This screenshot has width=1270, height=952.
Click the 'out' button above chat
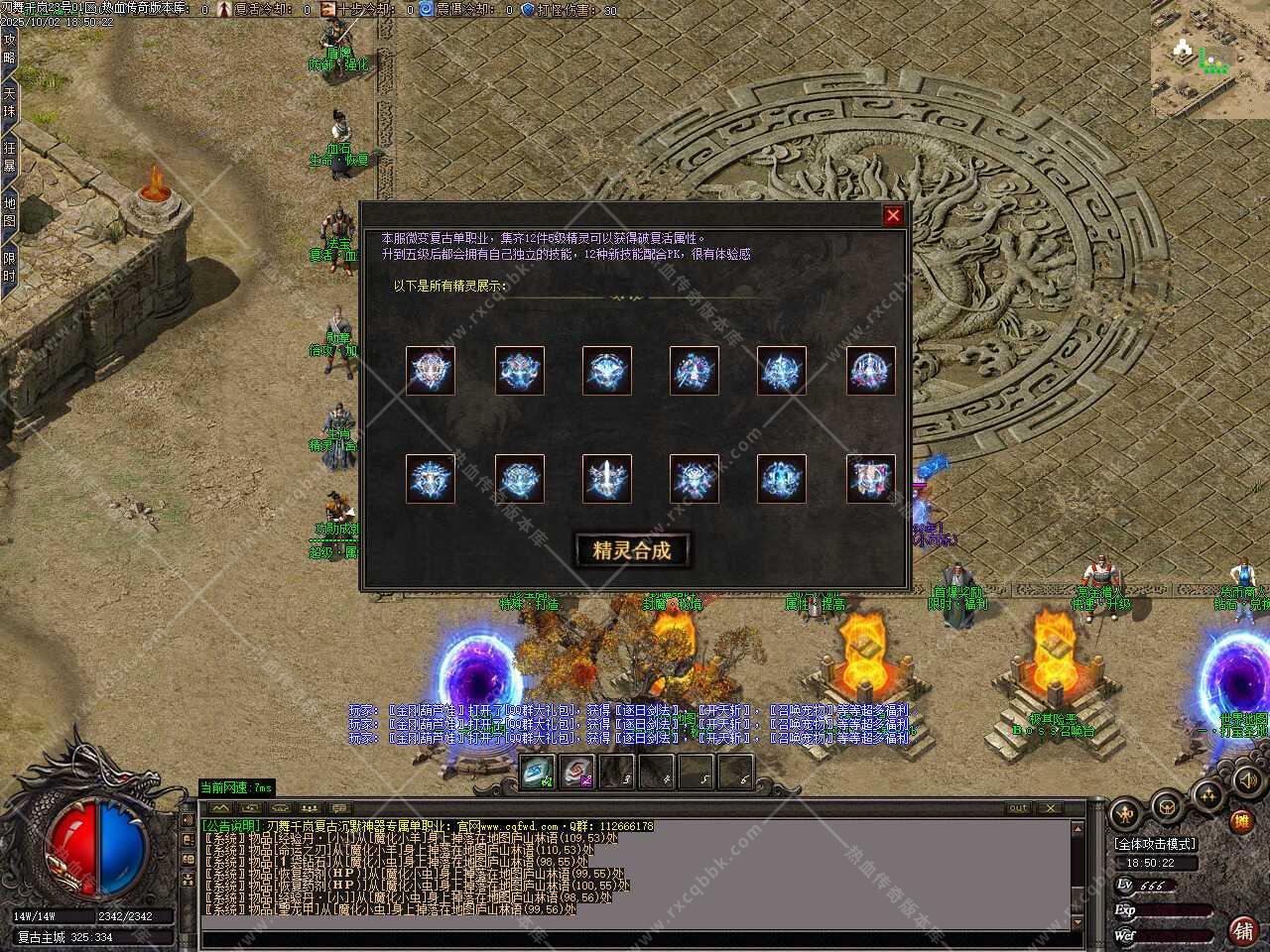pos(1018,808)
